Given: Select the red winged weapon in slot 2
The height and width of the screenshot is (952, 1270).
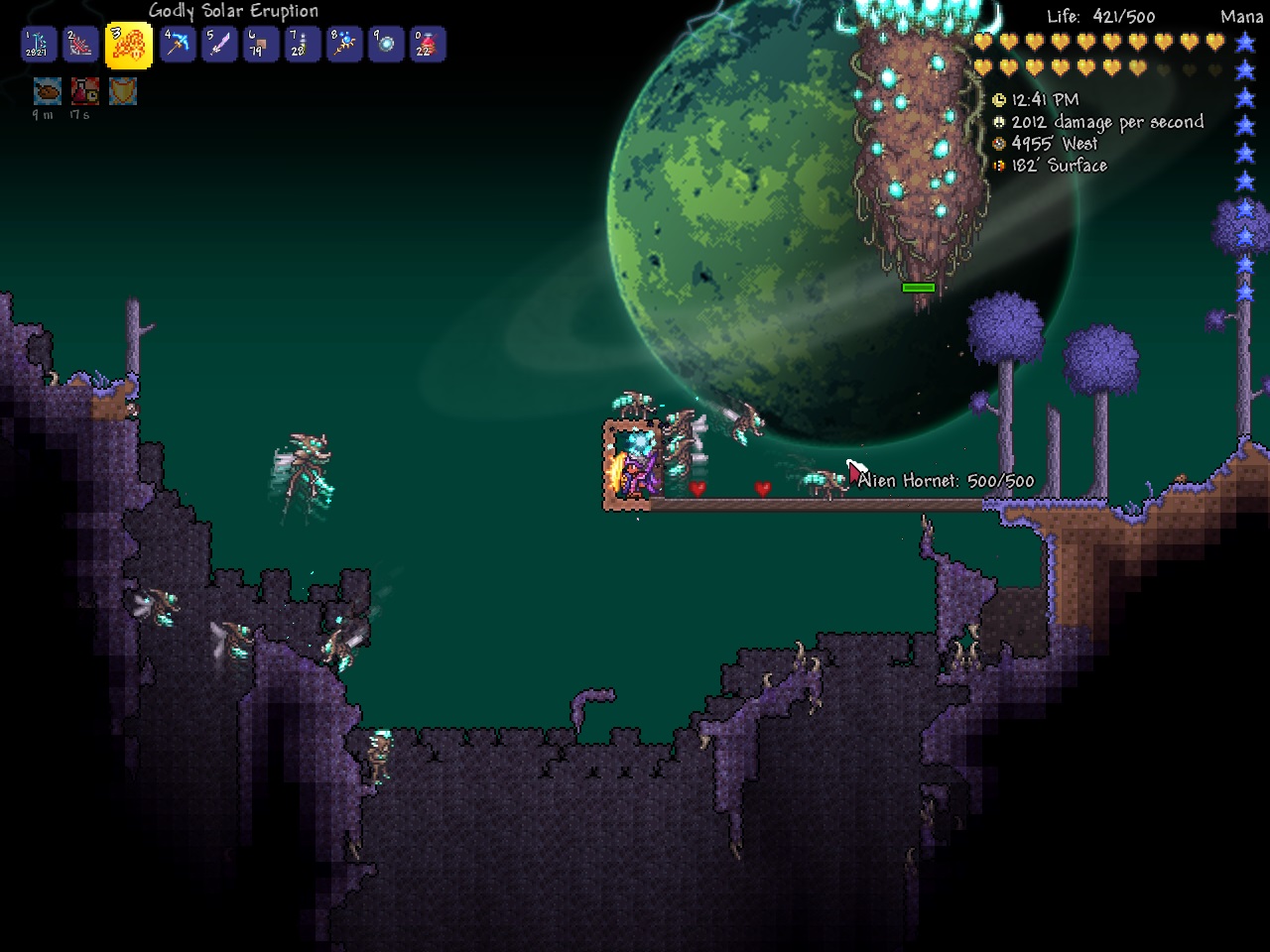Looking at the screenshot, I should (x=81, y=45).
